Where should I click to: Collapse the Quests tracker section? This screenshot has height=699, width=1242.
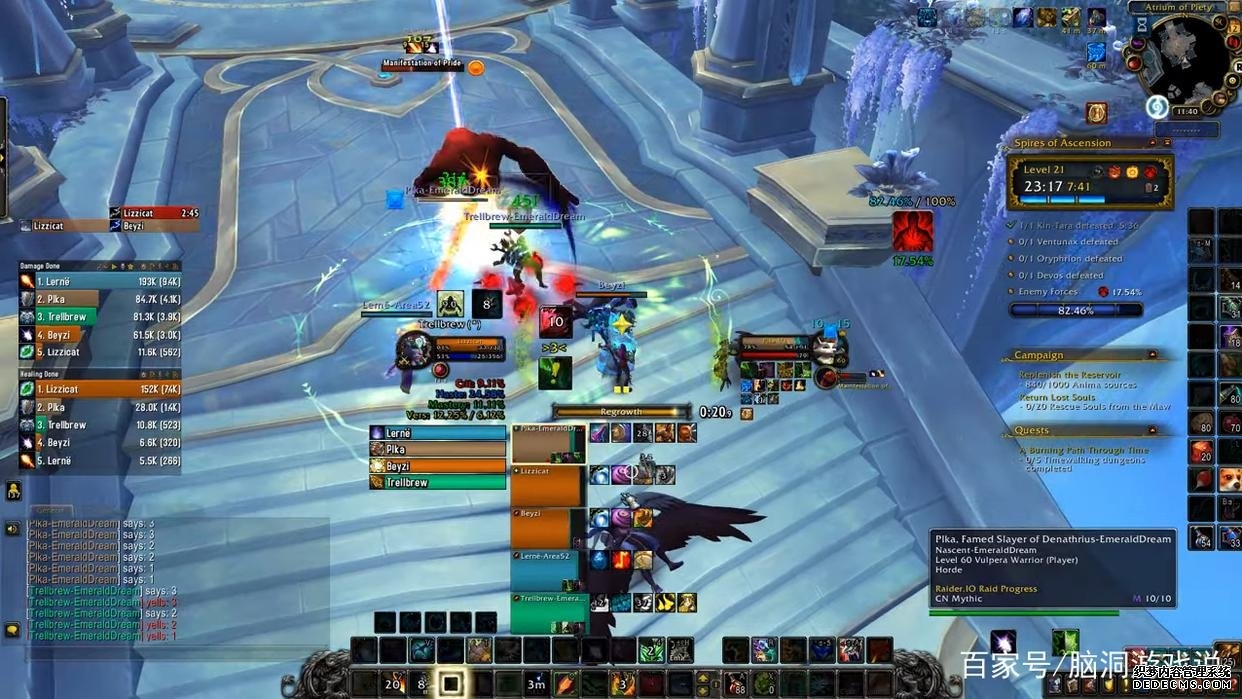coord(1152,431)
